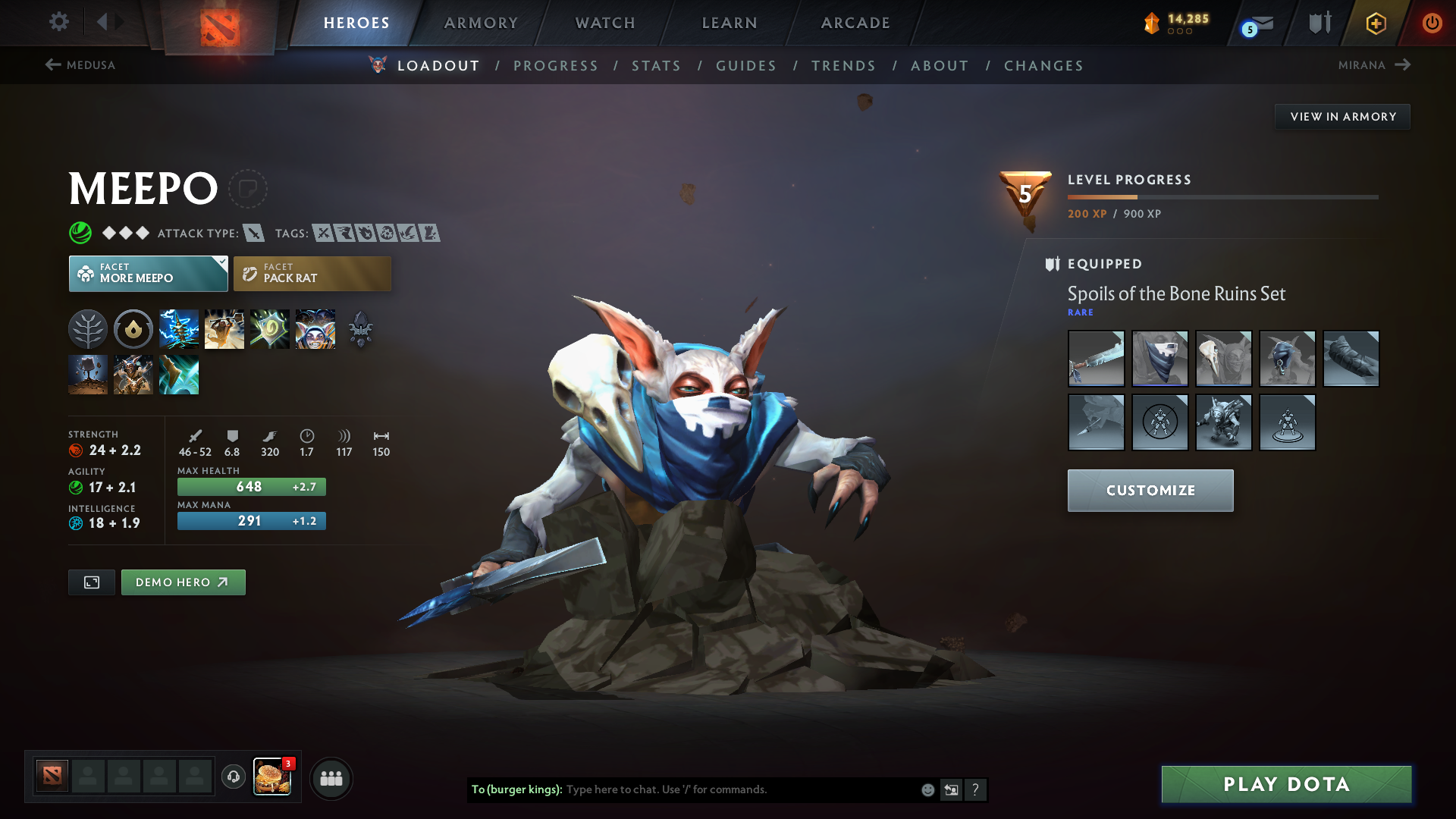This screenshot has width=1456, height=819.
Task: Open the settings gear icon
Action: (x=58, y=22)
